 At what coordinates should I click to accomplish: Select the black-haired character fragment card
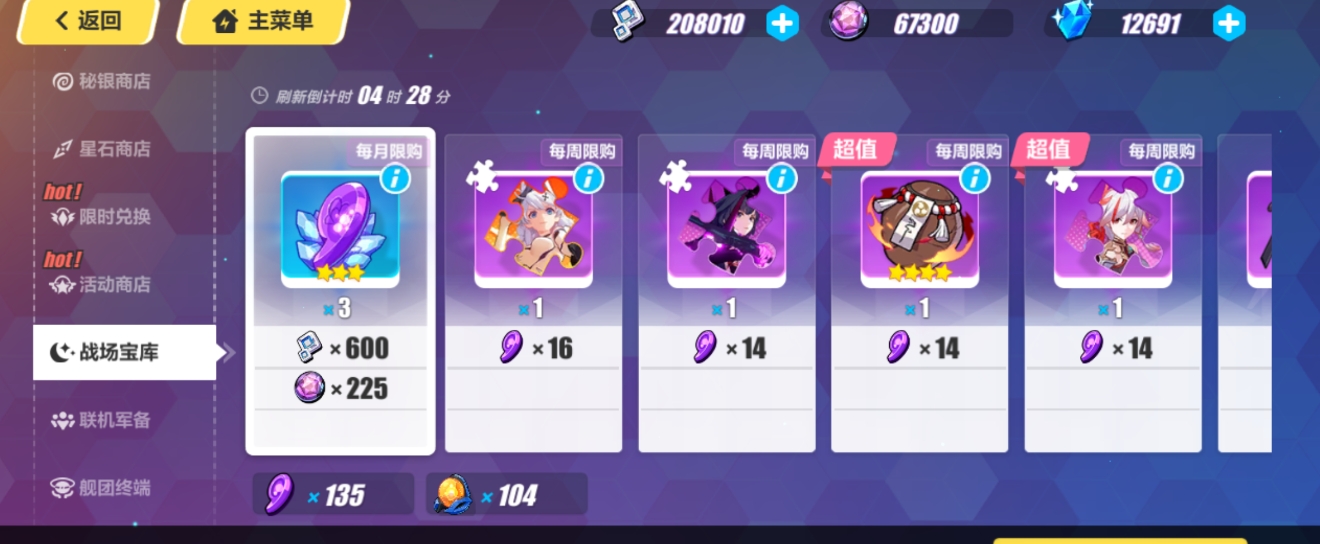point(726,292)
